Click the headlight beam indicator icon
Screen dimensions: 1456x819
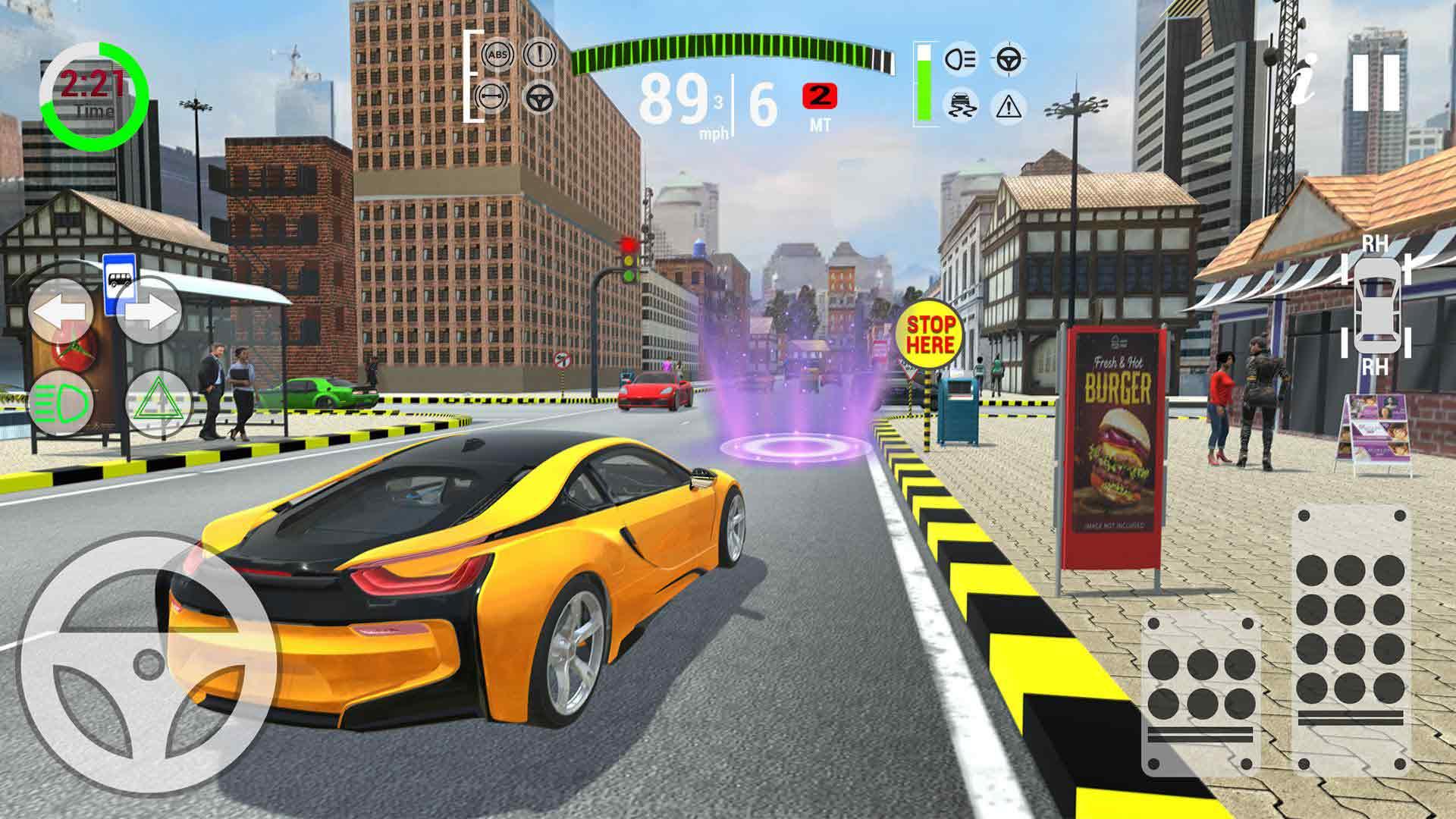[x=959, y=58]
